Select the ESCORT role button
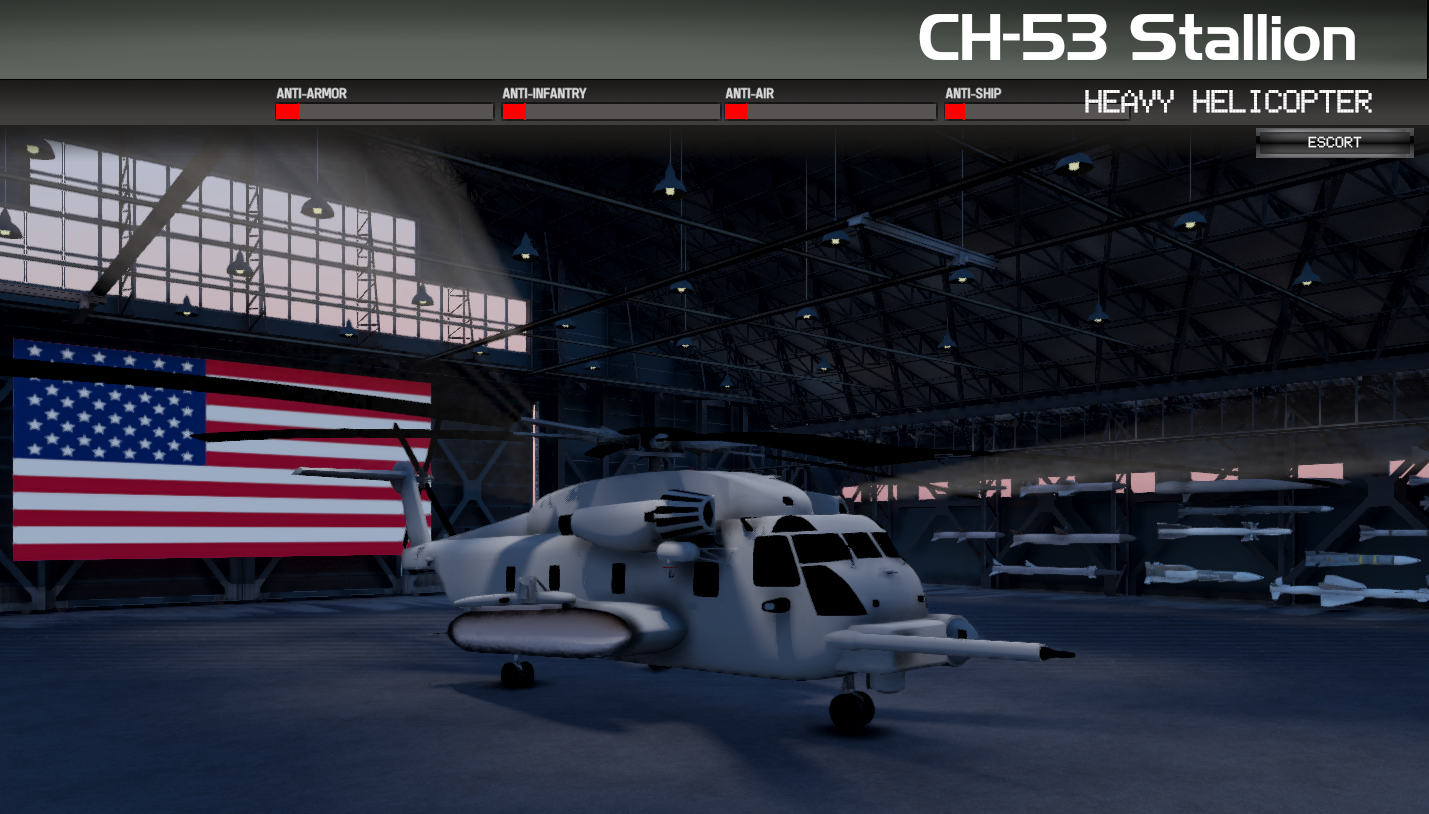1429x814 pixels. (1334, 143)
